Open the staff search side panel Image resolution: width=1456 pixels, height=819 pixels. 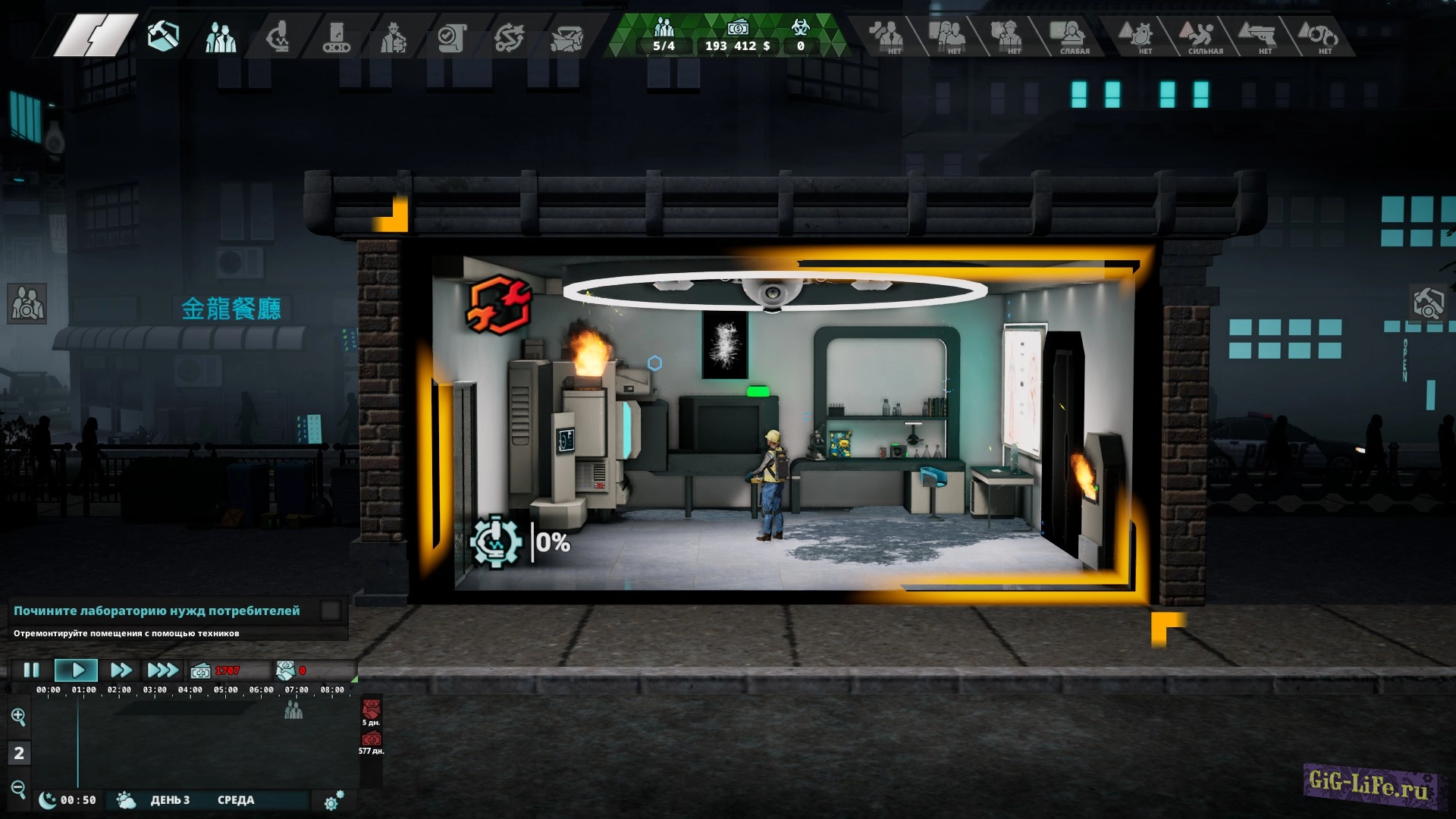27,303
